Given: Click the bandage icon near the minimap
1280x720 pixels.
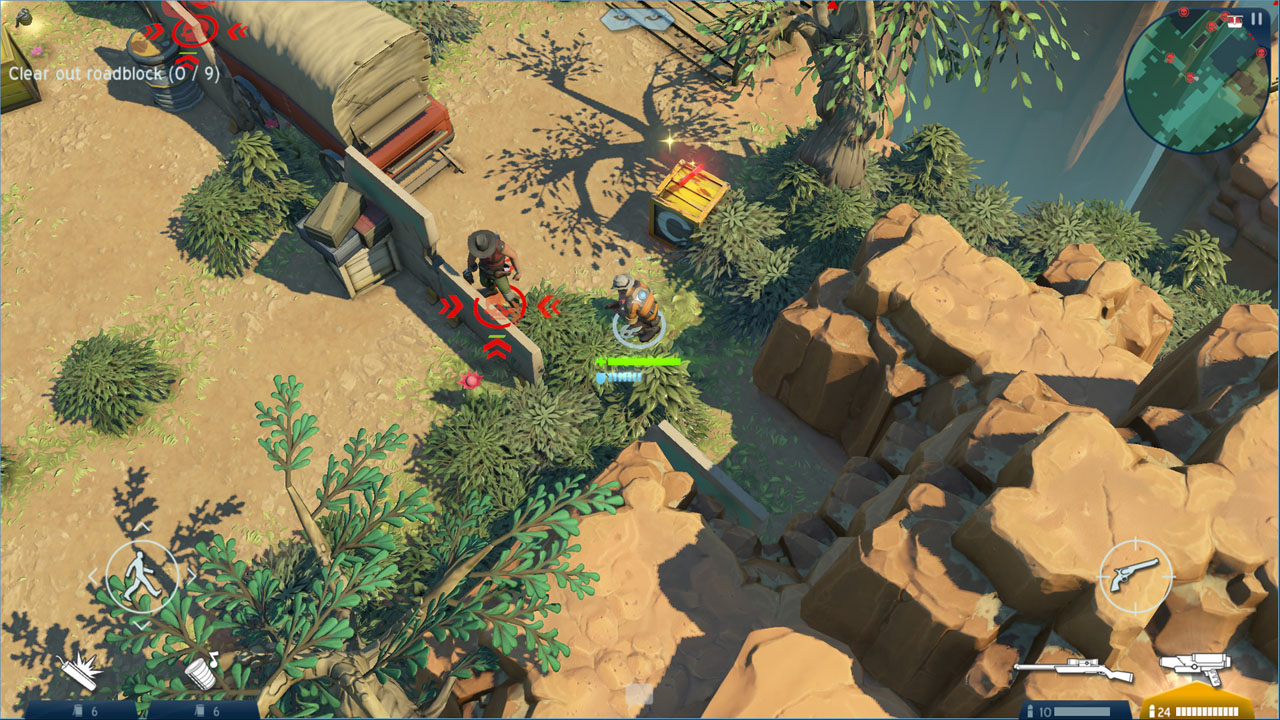Looking at the screenshot, I should tap(1234, 20).
